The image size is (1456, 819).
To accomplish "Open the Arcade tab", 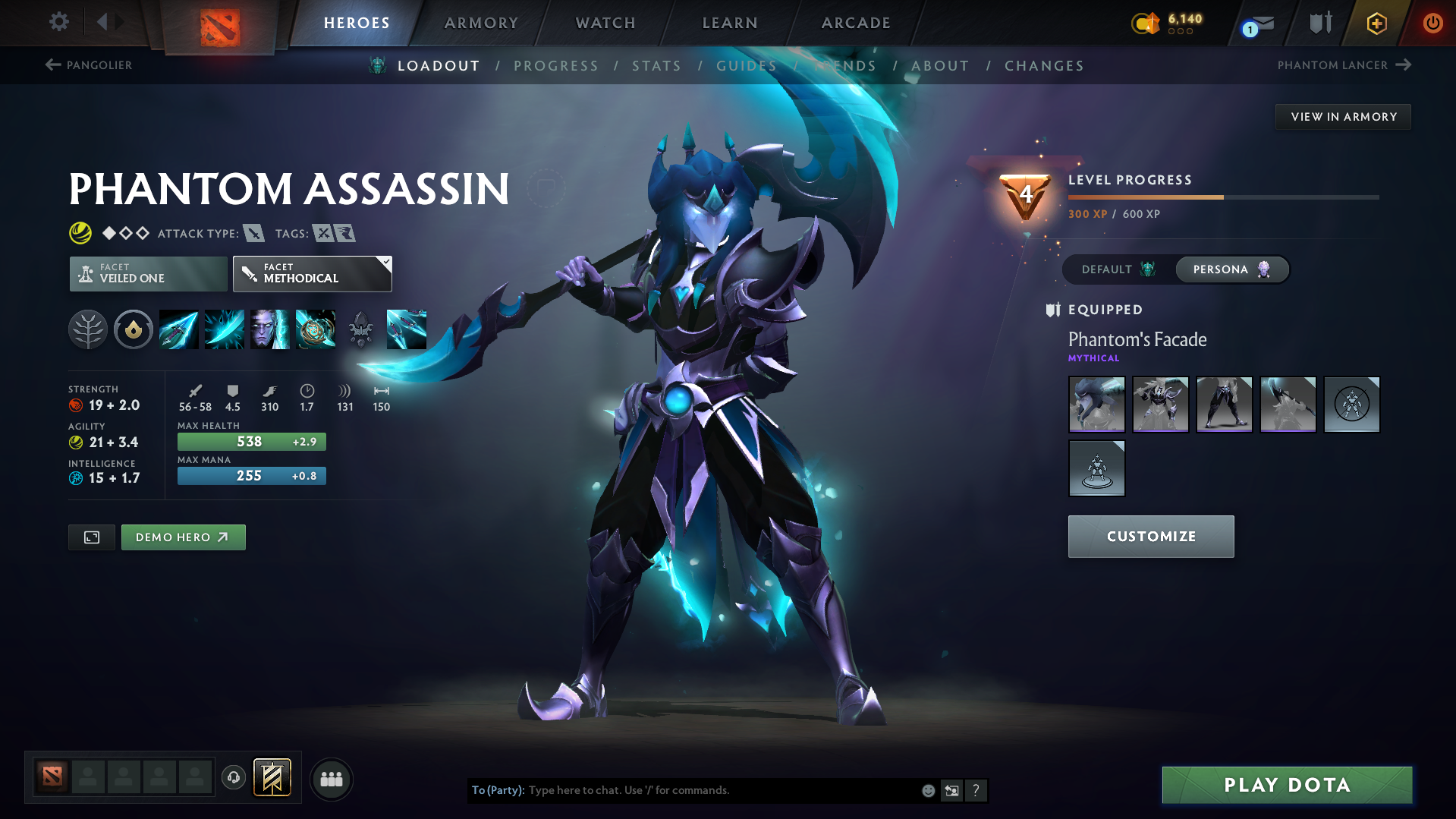I will [x=856, y=23].
